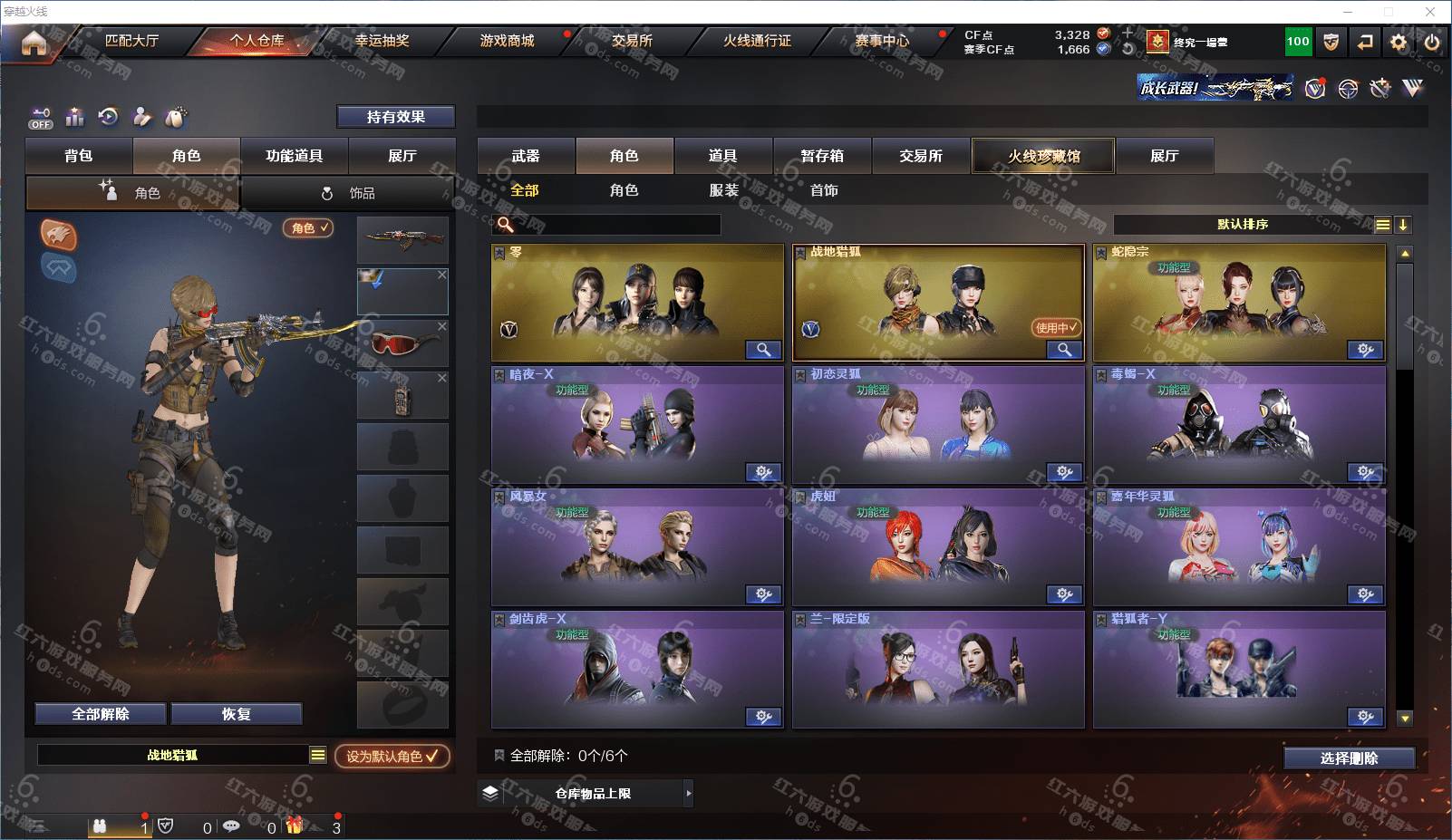Open the 游戏商城 game store
Screen dimensions: 1452x840
(507, 41)
